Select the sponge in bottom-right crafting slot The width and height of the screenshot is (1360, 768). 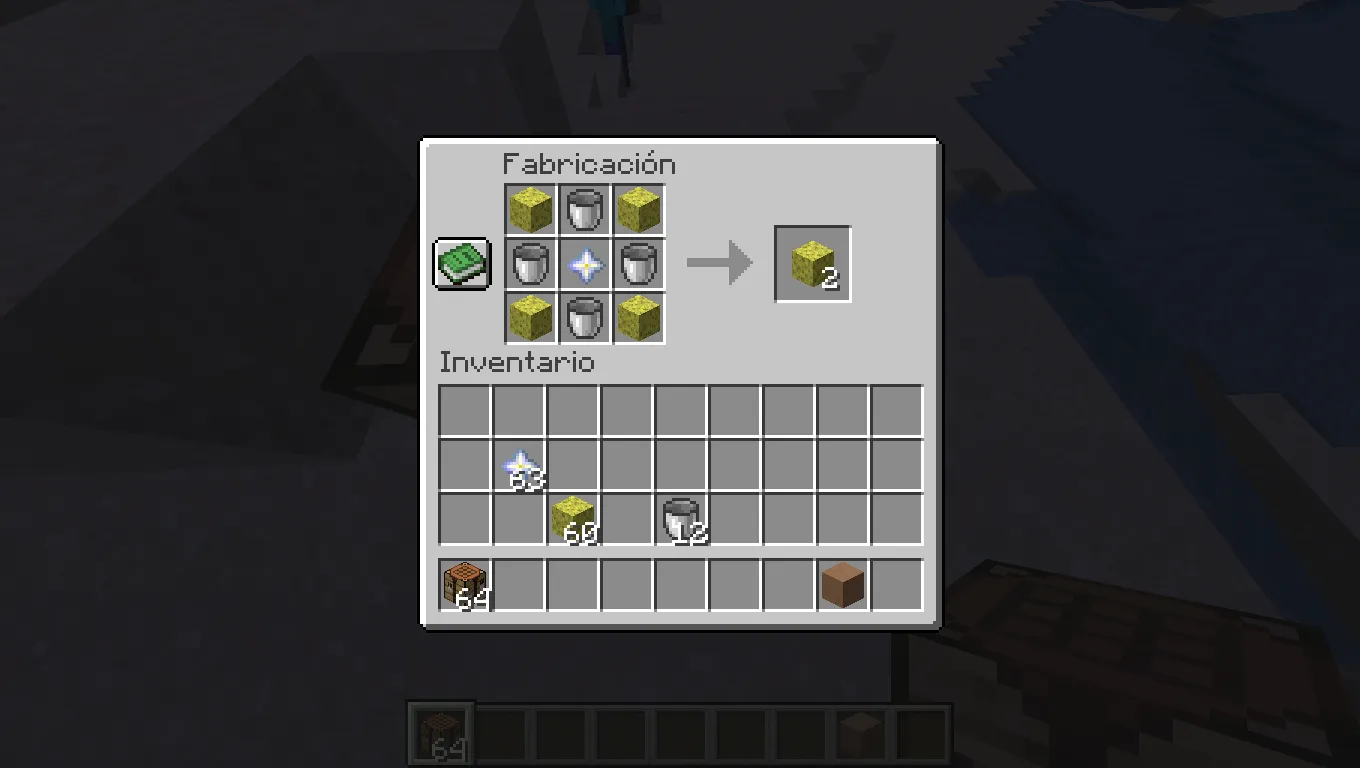pyautogui.click(x=638, y=317)
